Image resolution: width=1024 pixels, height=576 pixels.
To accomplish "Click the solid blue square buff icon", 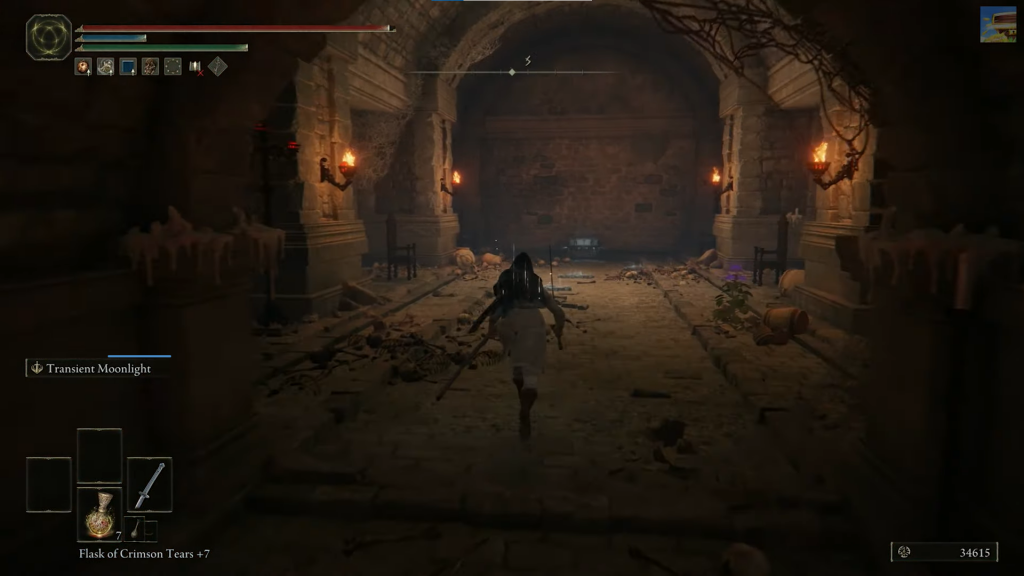I will [x=128, y=67].
